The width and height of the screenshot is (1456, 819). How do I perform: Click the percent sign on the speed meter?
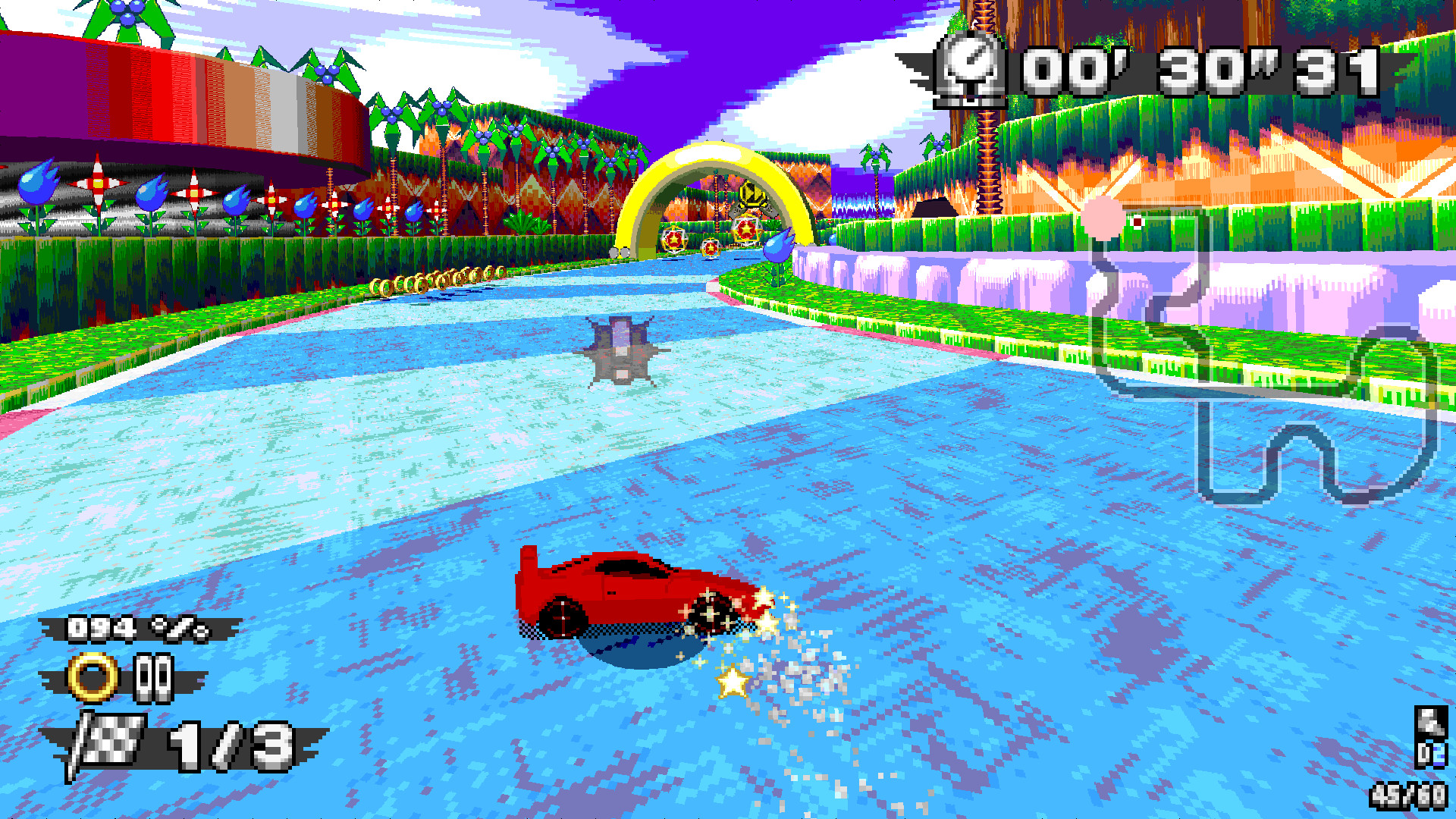click(177, 630)
